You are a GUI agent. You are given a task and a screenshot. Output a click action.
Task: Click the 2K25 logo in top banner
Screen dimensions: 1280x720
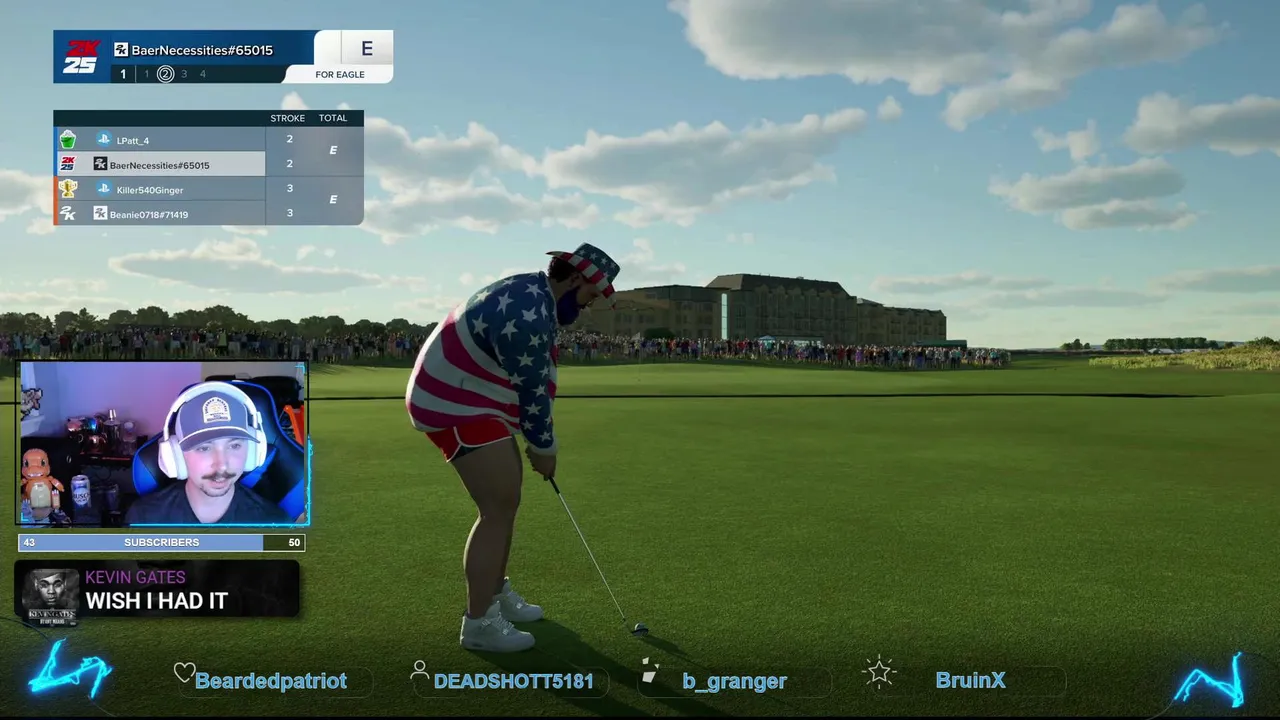(81, 57)
